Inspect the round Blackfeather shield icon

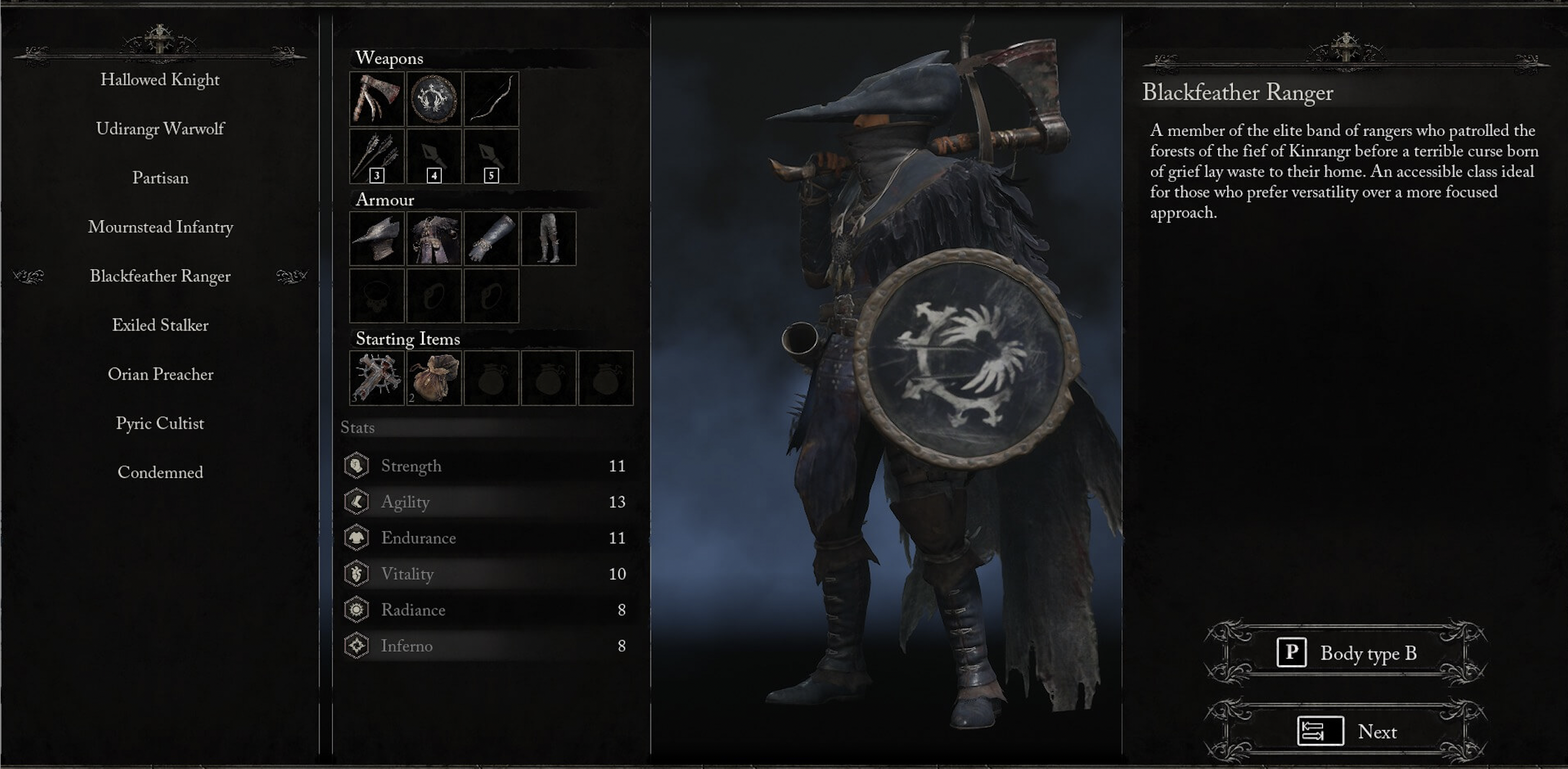[x=434, y=99]
